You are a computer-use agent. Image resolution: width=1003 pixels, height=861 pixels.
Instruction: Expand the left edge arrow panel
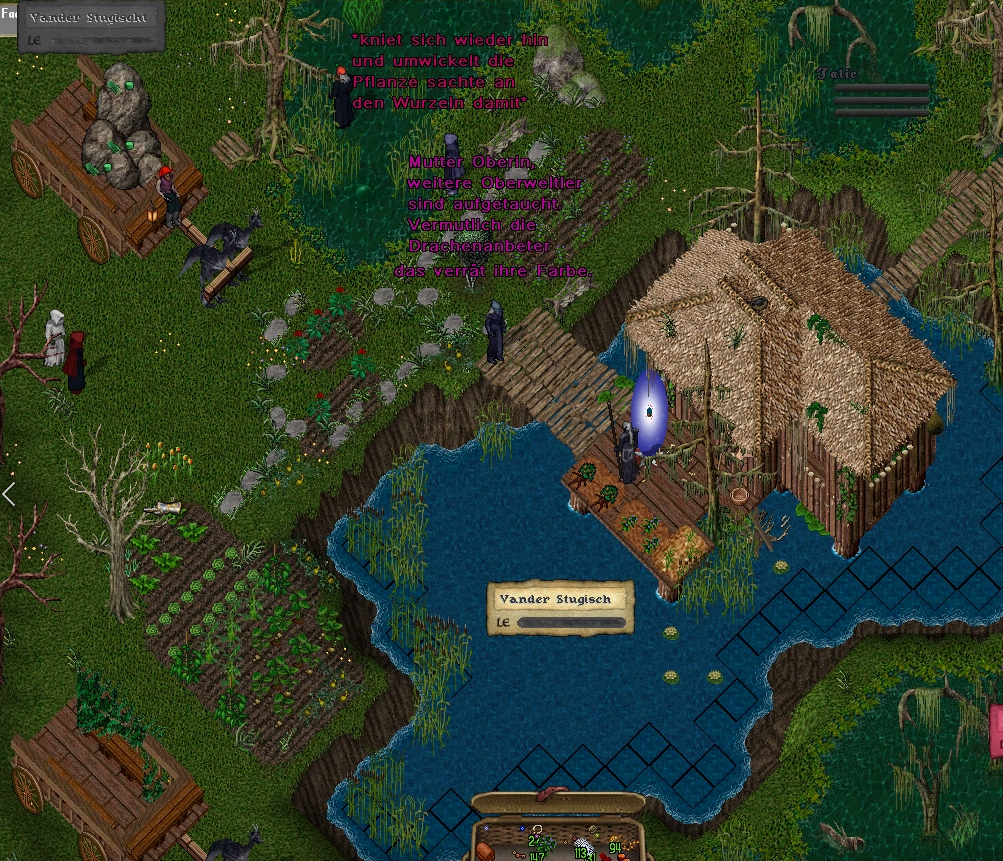8,494
